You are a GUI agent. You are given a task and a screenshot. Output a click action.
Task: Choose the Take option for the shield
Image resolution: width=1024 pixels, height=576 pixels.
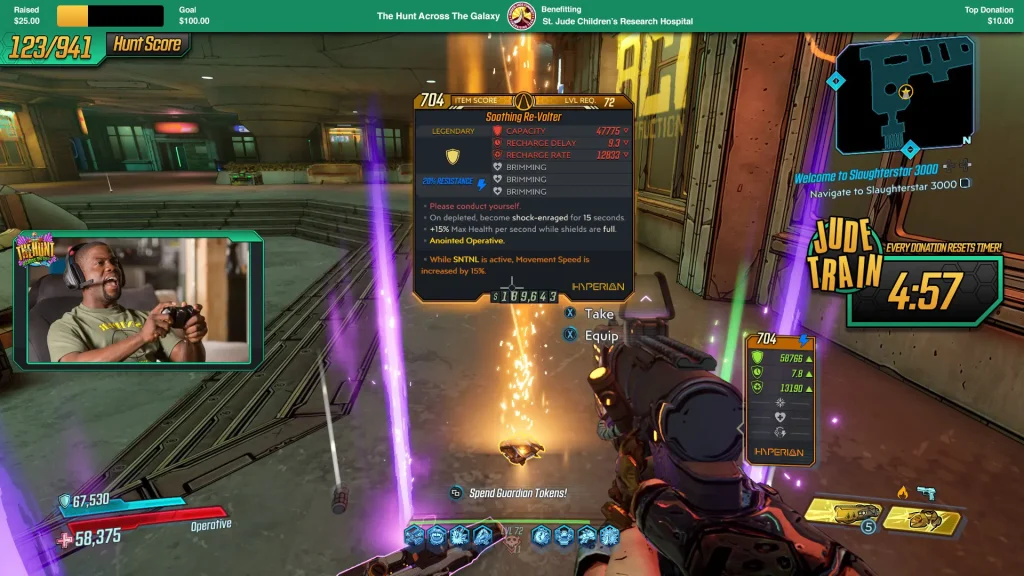click(x=599, y=314)
